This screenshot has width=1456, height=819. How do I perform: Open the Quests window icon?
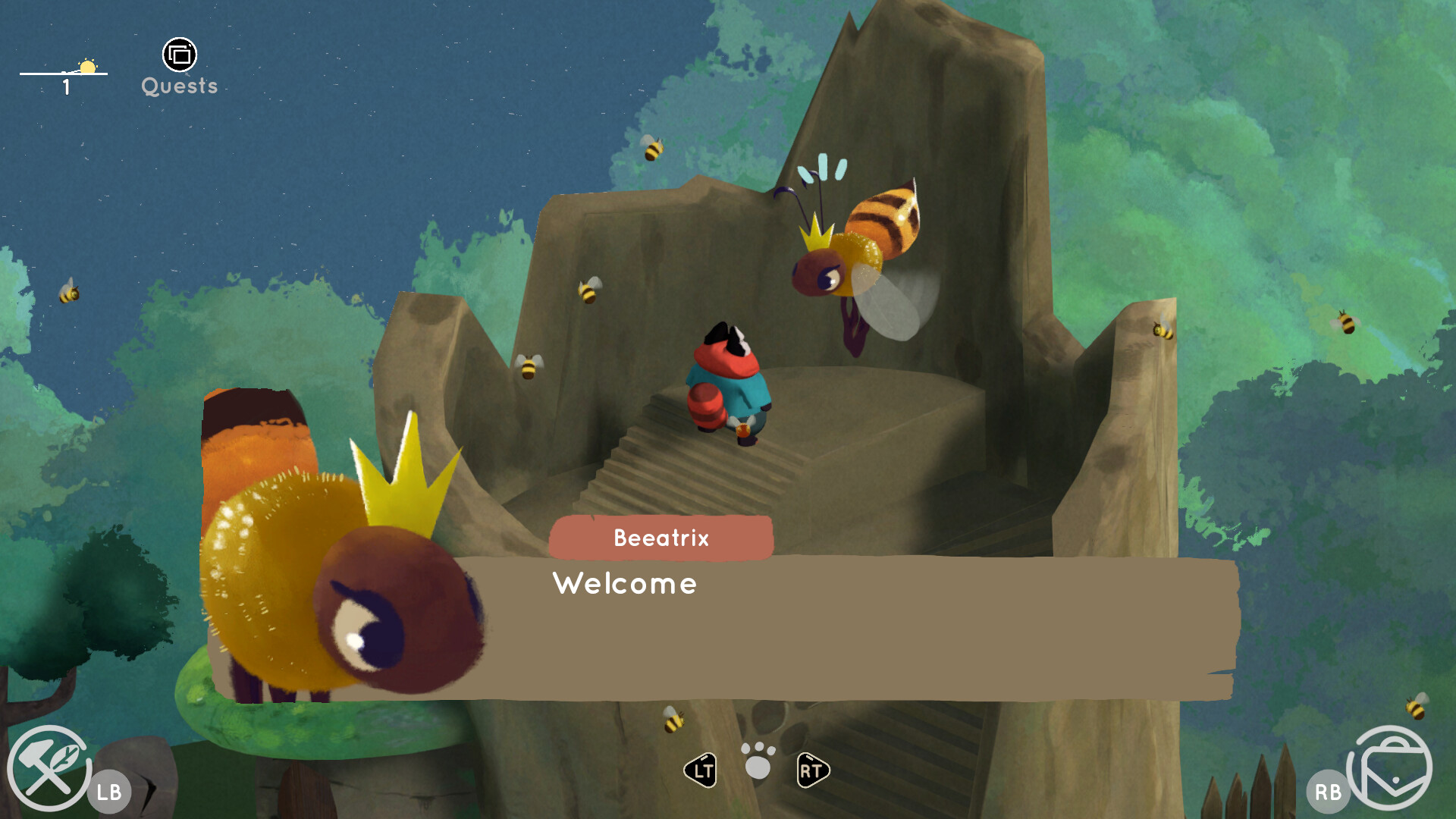(x=179, y=55)
